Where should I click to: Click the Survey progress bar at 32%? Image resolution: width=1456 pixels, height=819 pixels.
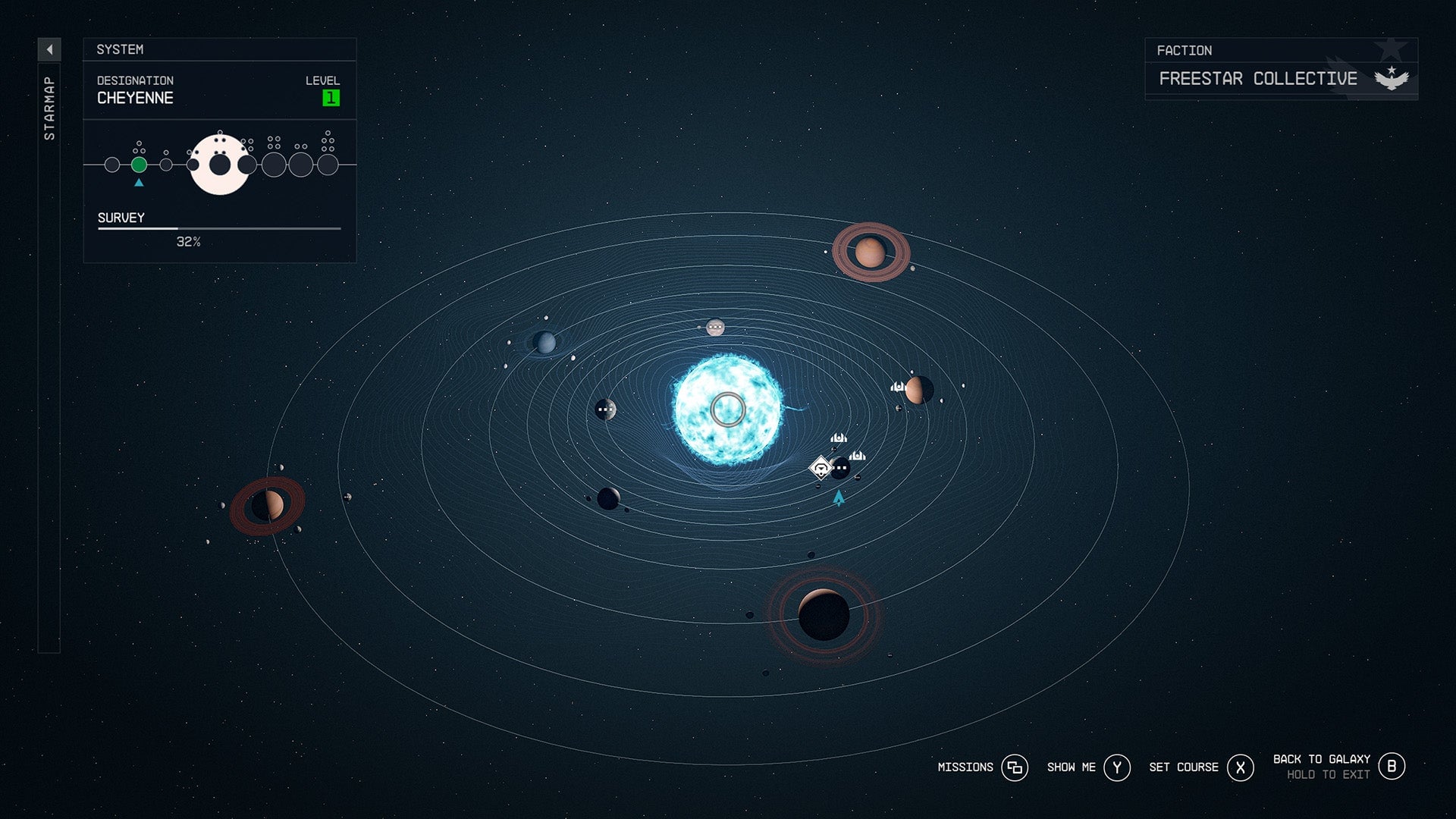point(218,229)
